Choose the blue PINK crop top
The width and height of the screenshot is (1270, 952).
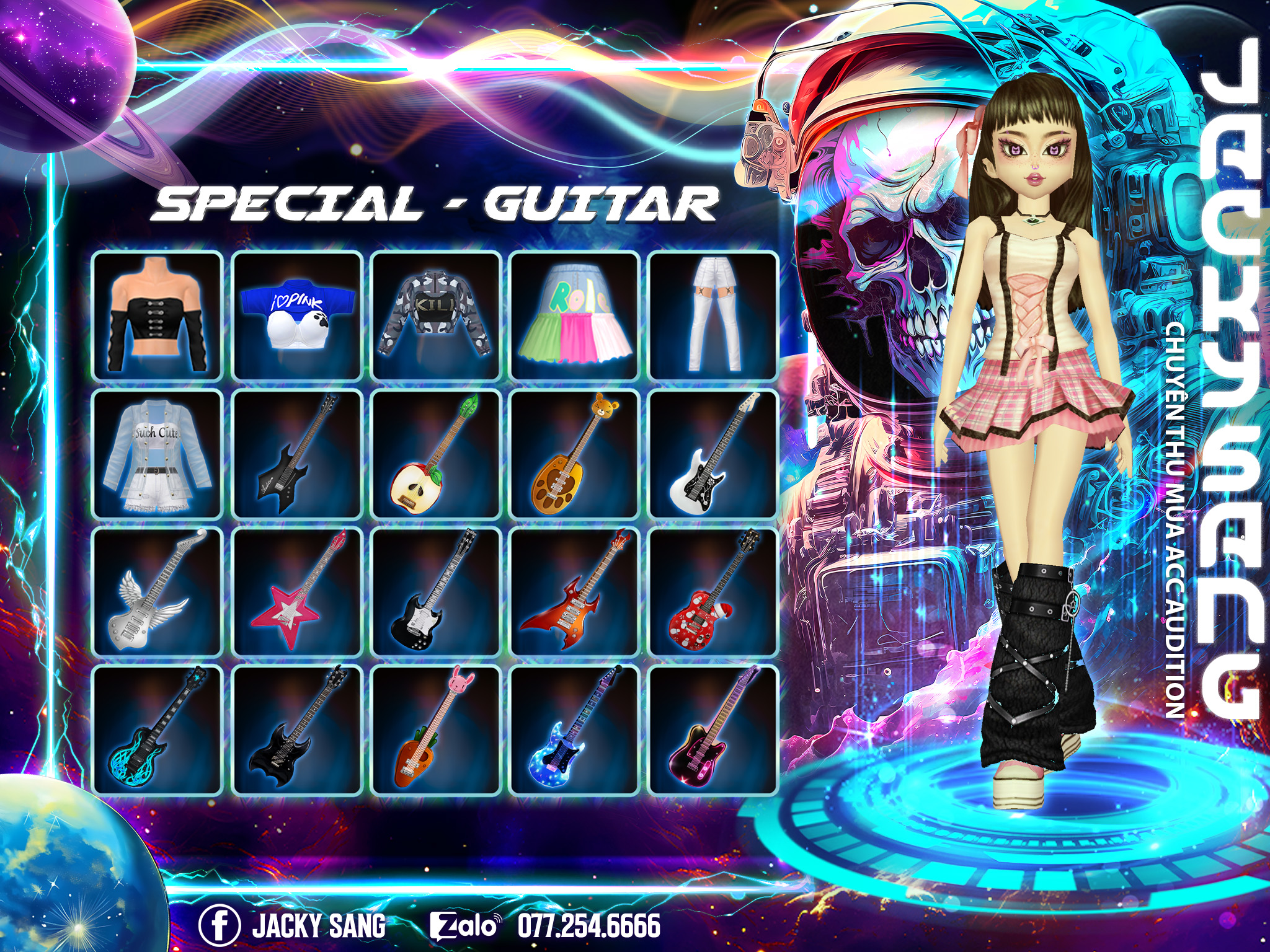pos(297,315)
